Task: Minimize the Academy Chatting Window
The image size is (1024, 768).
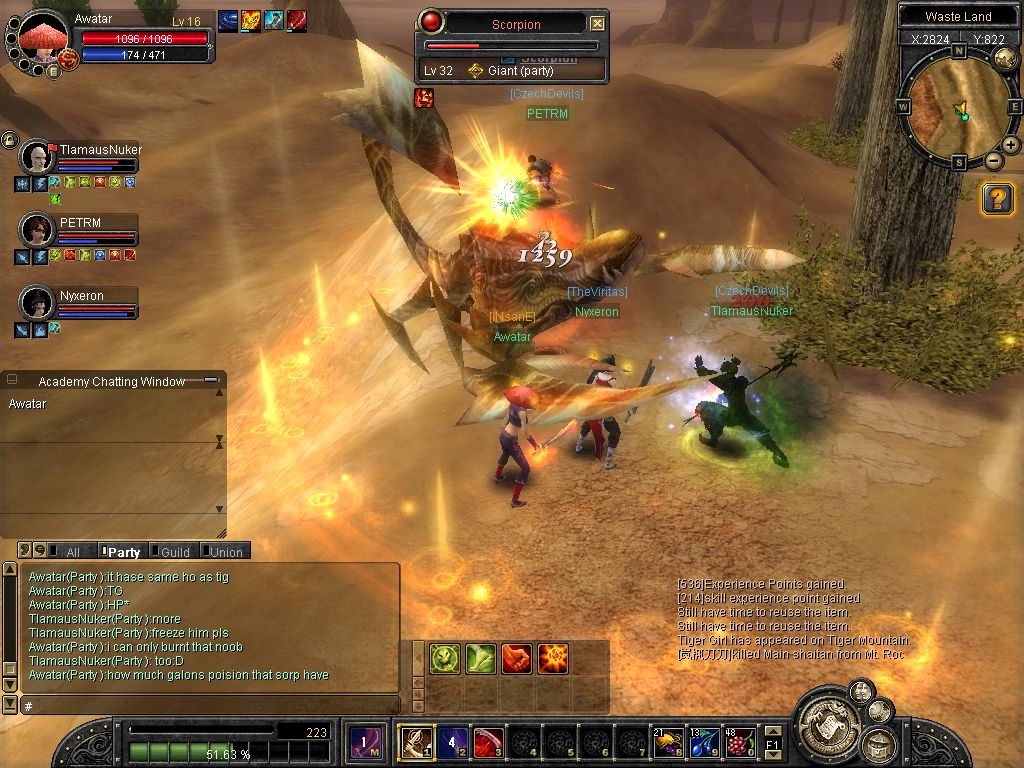Action: (211, 381)
